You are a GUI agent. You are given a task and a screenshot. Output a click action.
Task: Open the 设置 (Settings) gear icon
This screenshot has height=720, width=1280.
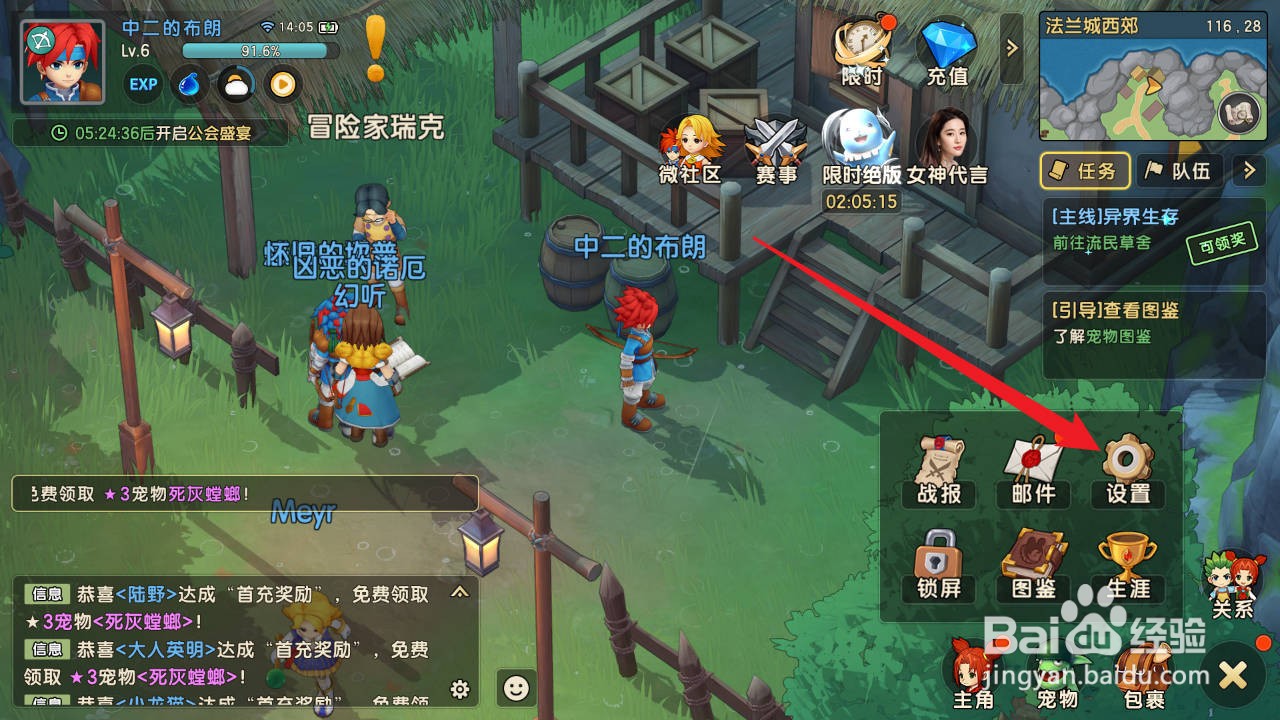pos(1126,470)
